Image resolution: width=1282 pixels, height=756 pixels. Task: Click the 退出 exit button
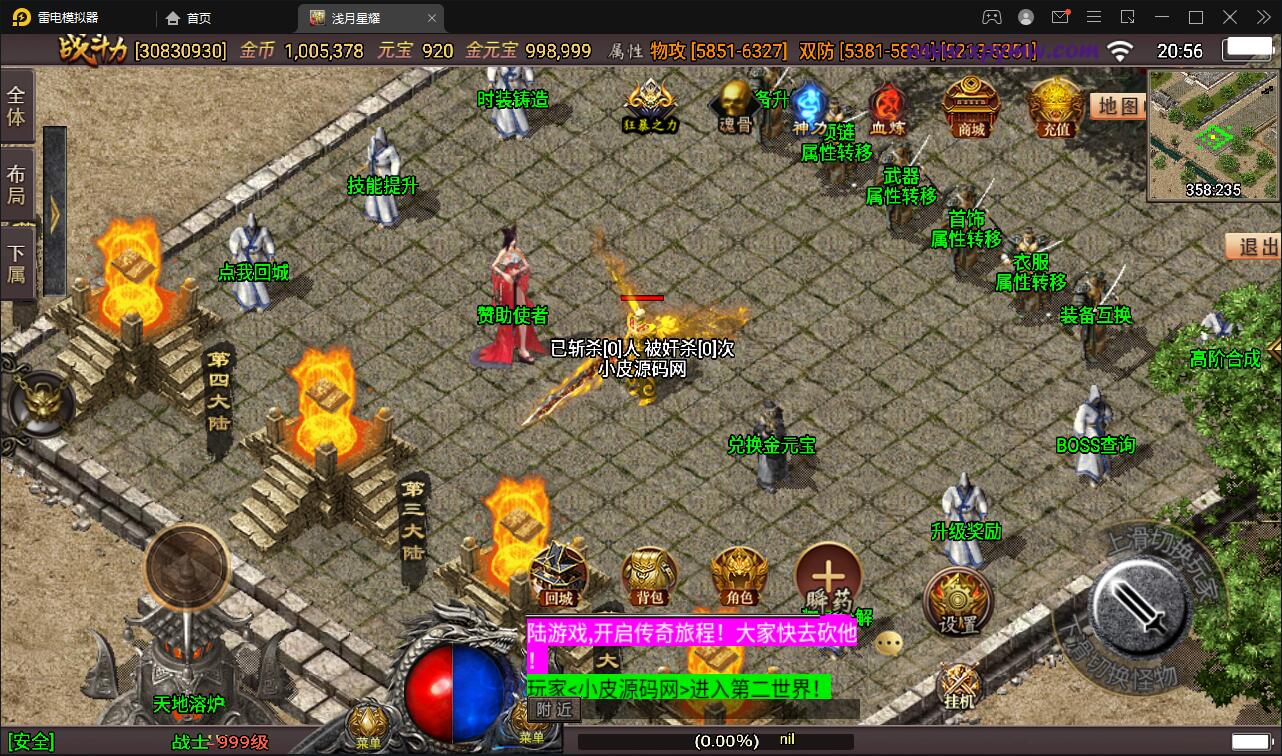pos(1254,246)
